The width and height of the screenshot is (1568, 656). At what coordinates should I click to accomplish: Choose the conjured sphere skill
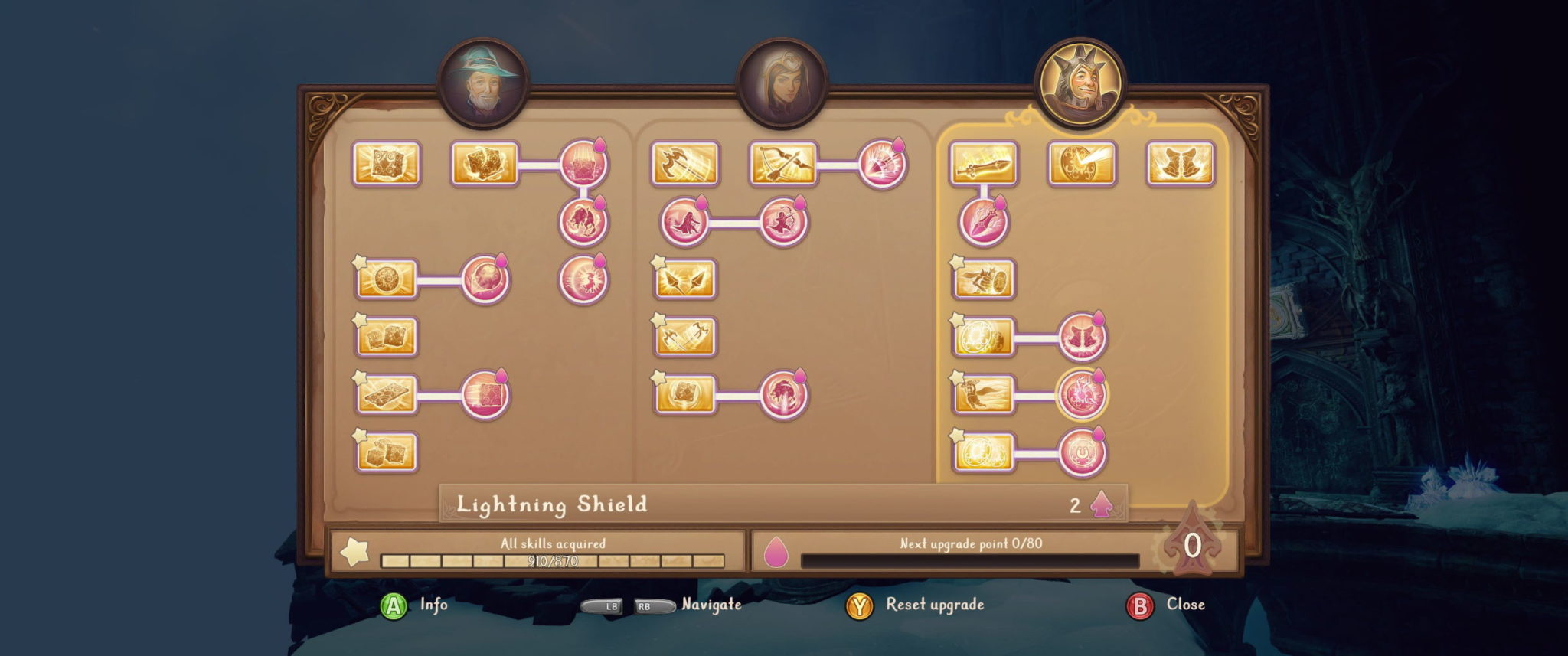[387, 279]
